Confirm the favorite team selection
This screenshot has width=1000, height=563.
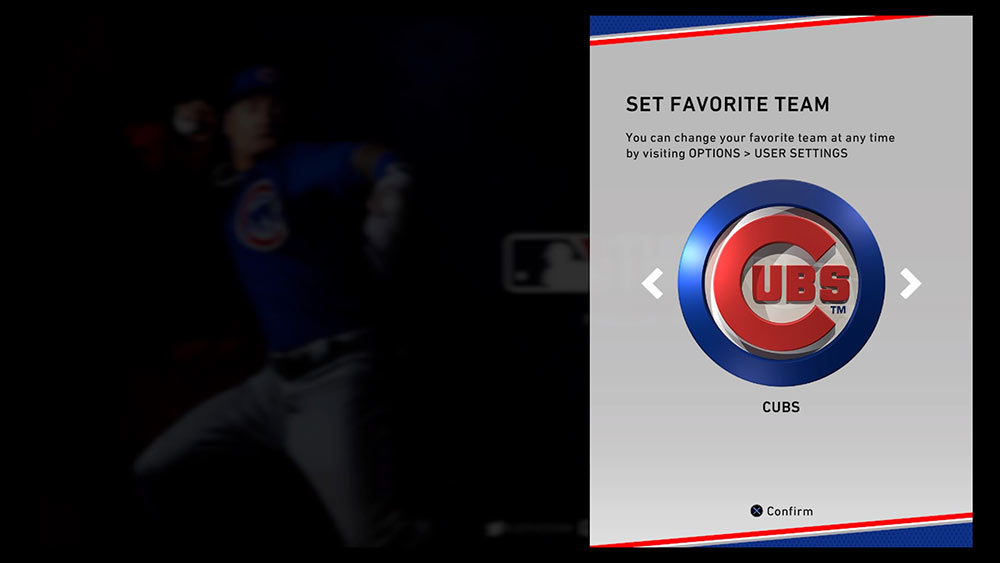point(782,511)
